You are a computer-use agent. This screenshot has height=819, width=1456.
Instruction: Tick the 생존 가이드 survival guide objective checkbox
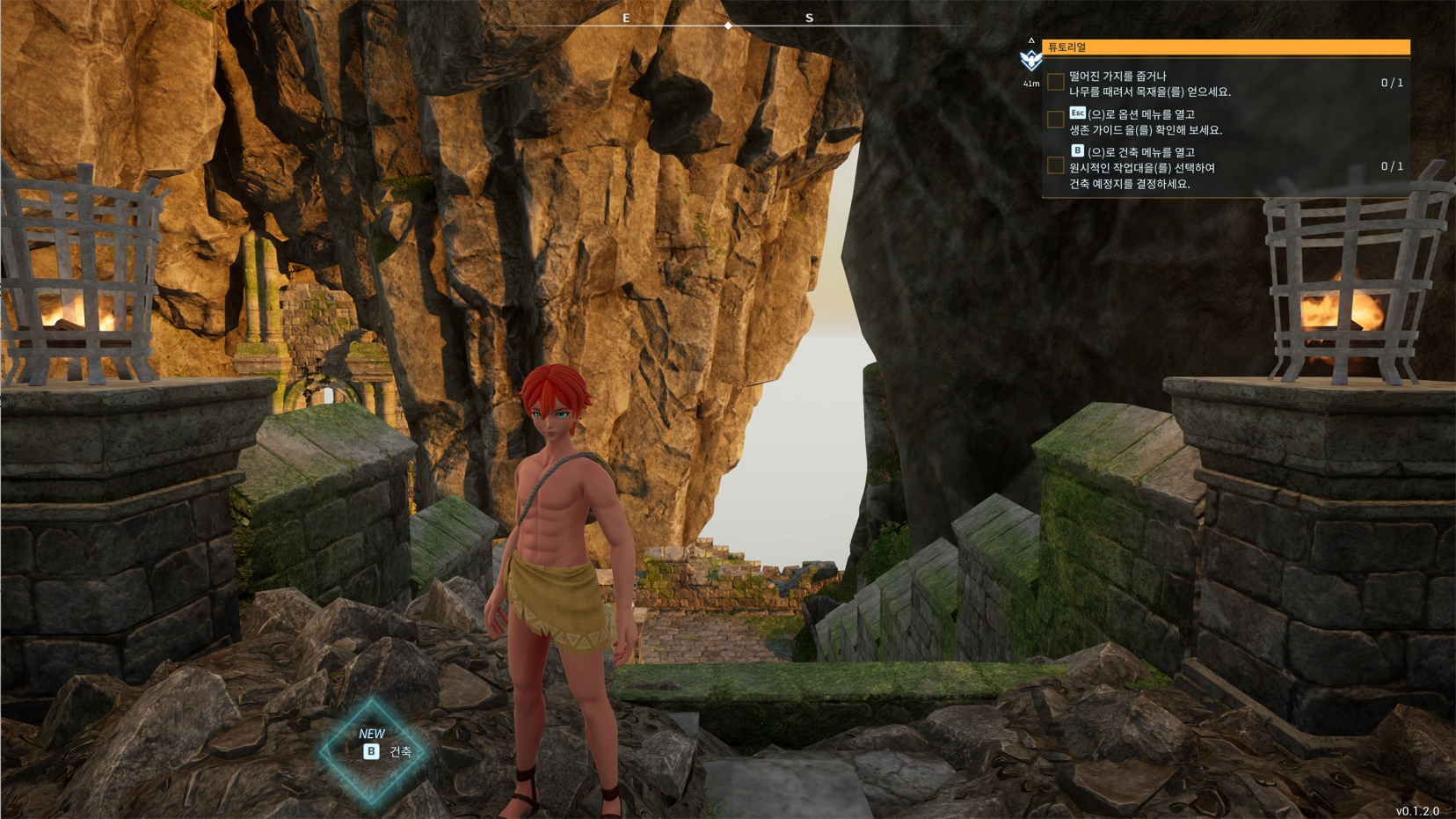pyautogui.click(x=1056, y=121)
